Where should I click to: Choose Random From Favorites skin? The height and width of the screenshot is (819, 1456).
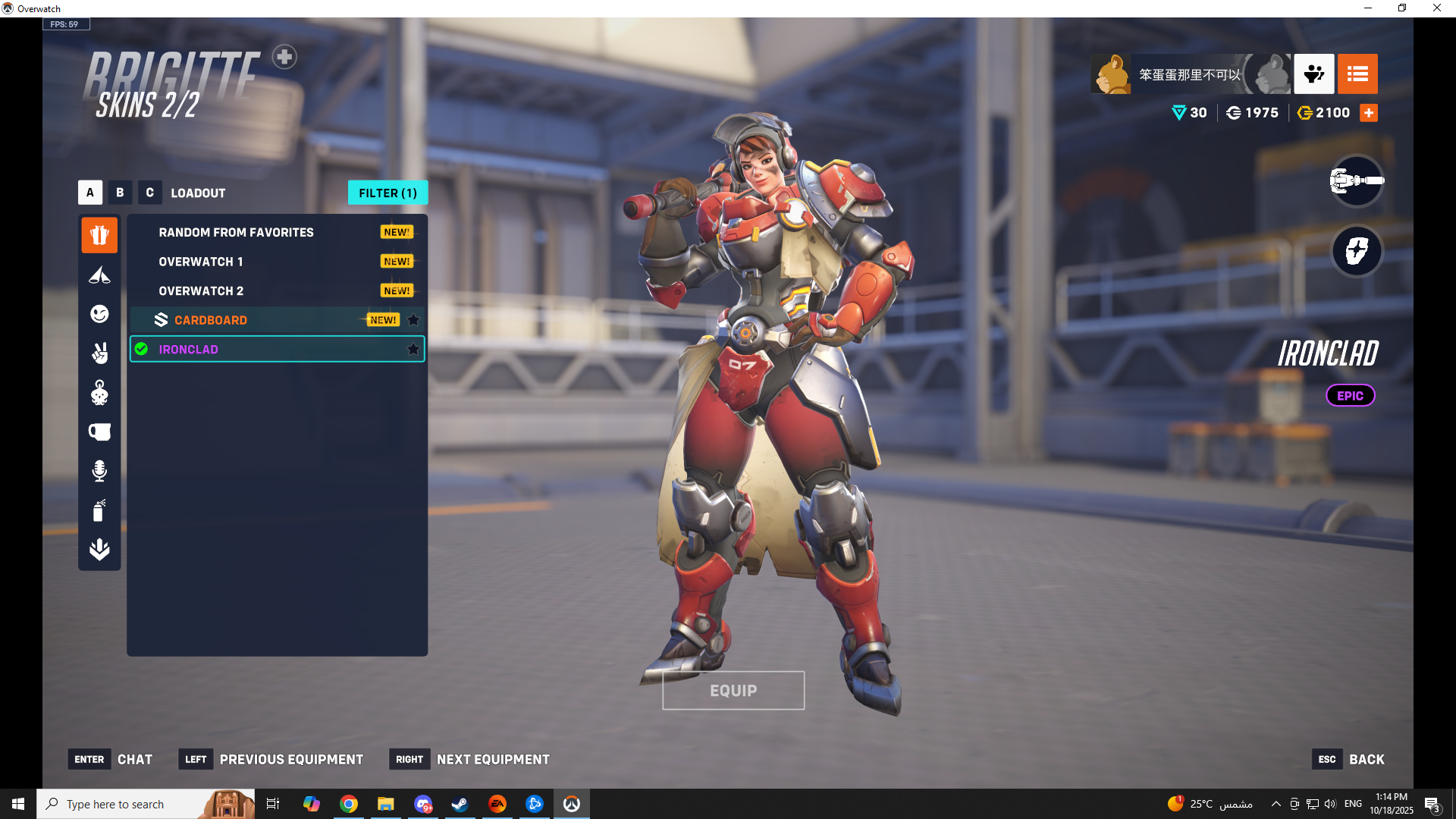pos(236,232)
